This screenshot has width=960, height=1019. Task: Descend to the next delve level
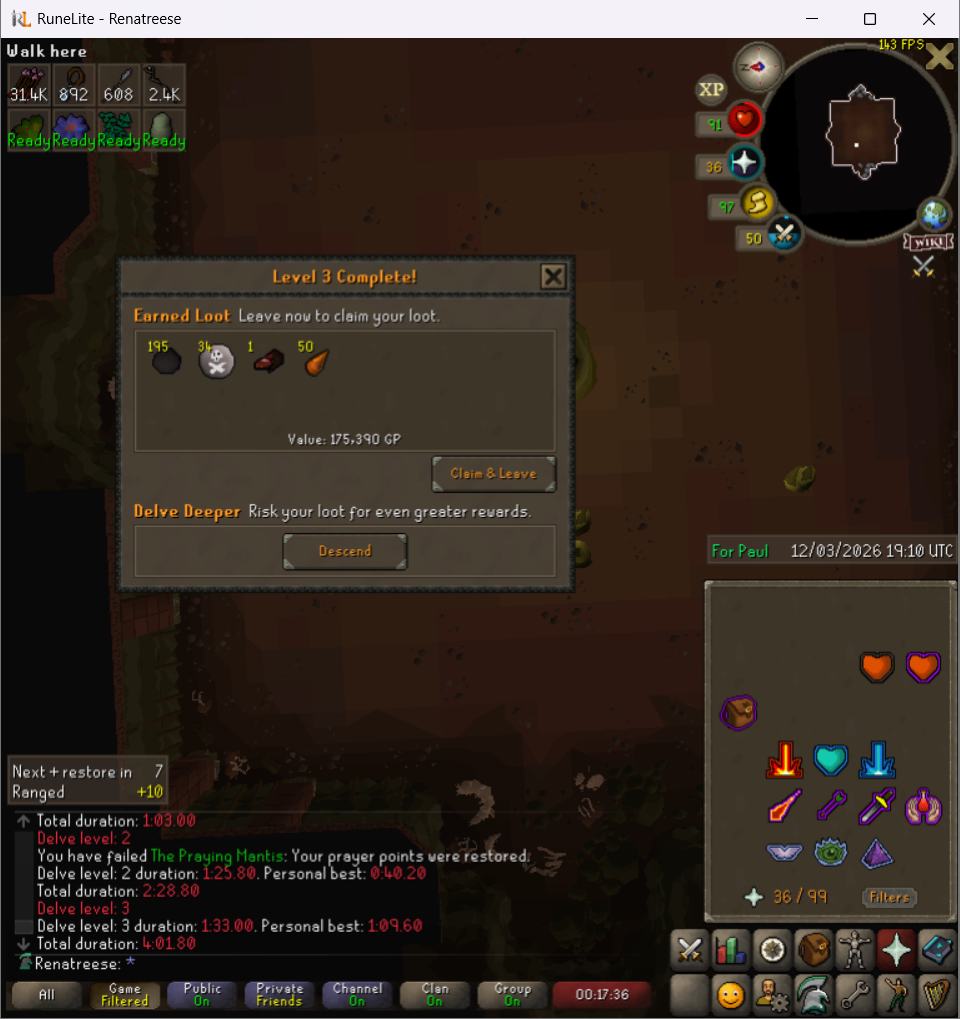coord(345,551)
